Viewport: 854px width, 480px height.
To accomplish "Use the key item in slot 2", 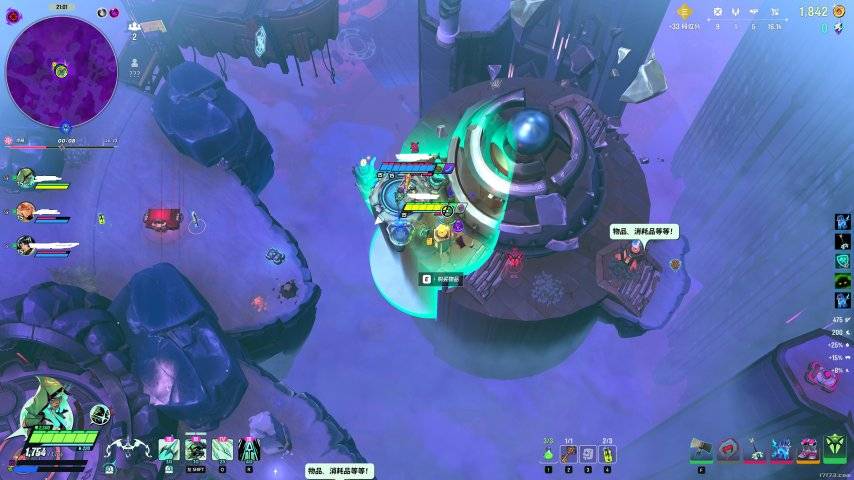I will pos(568,454).
